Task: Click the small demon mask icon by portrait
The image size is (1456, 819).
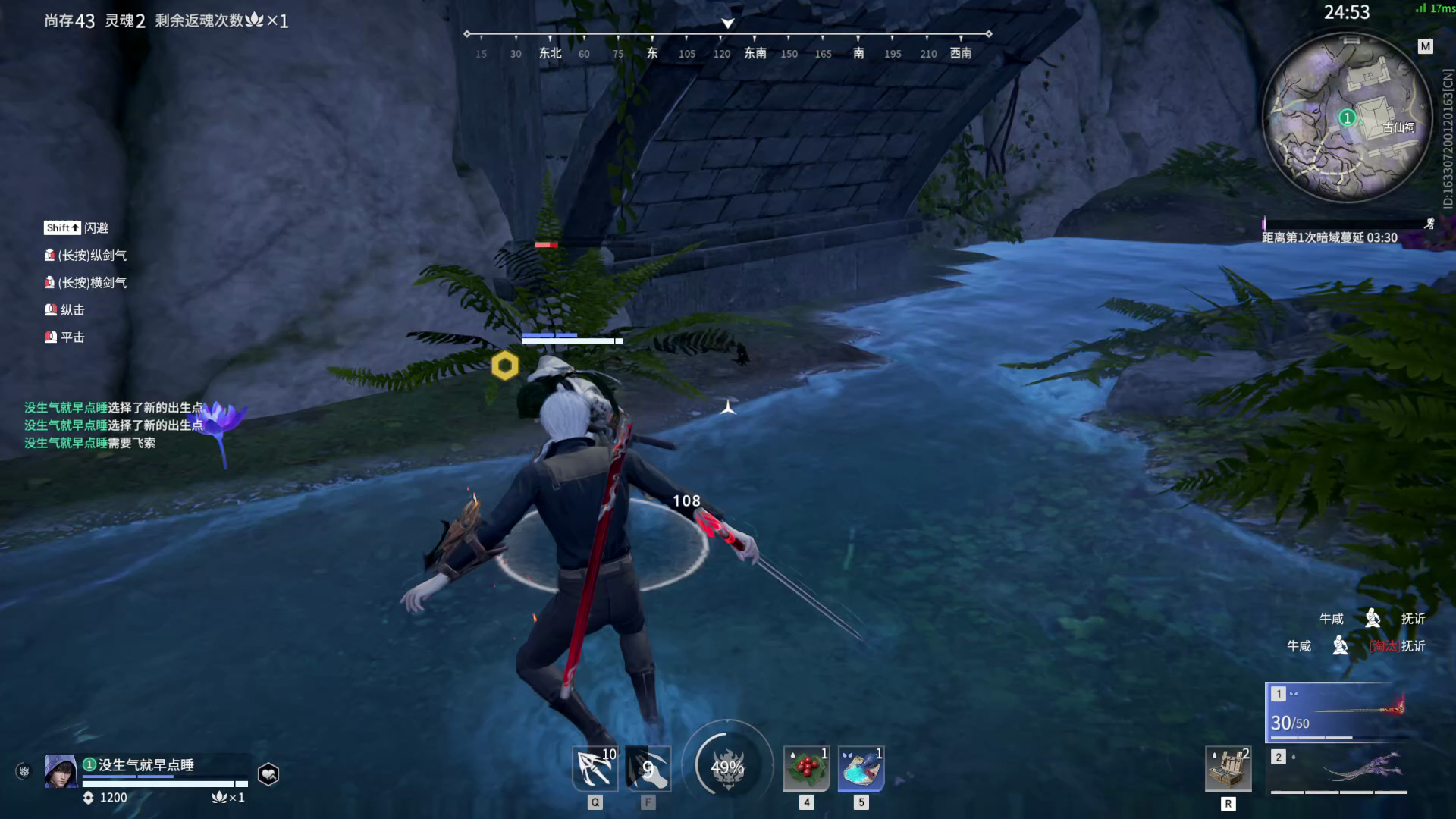Action: click(24, 772)
